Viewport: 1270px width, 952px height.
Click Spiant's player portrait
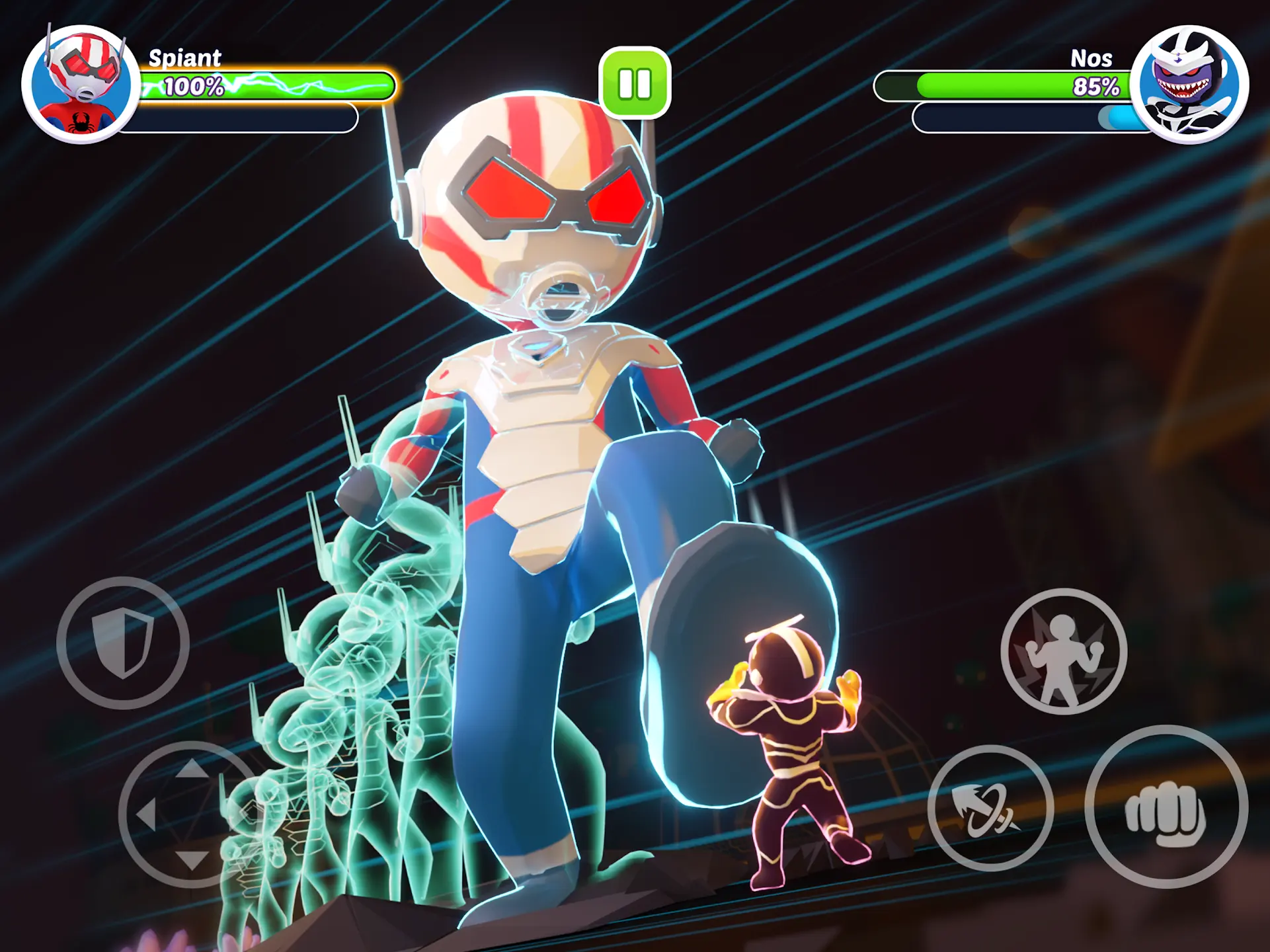pos(81,84)
